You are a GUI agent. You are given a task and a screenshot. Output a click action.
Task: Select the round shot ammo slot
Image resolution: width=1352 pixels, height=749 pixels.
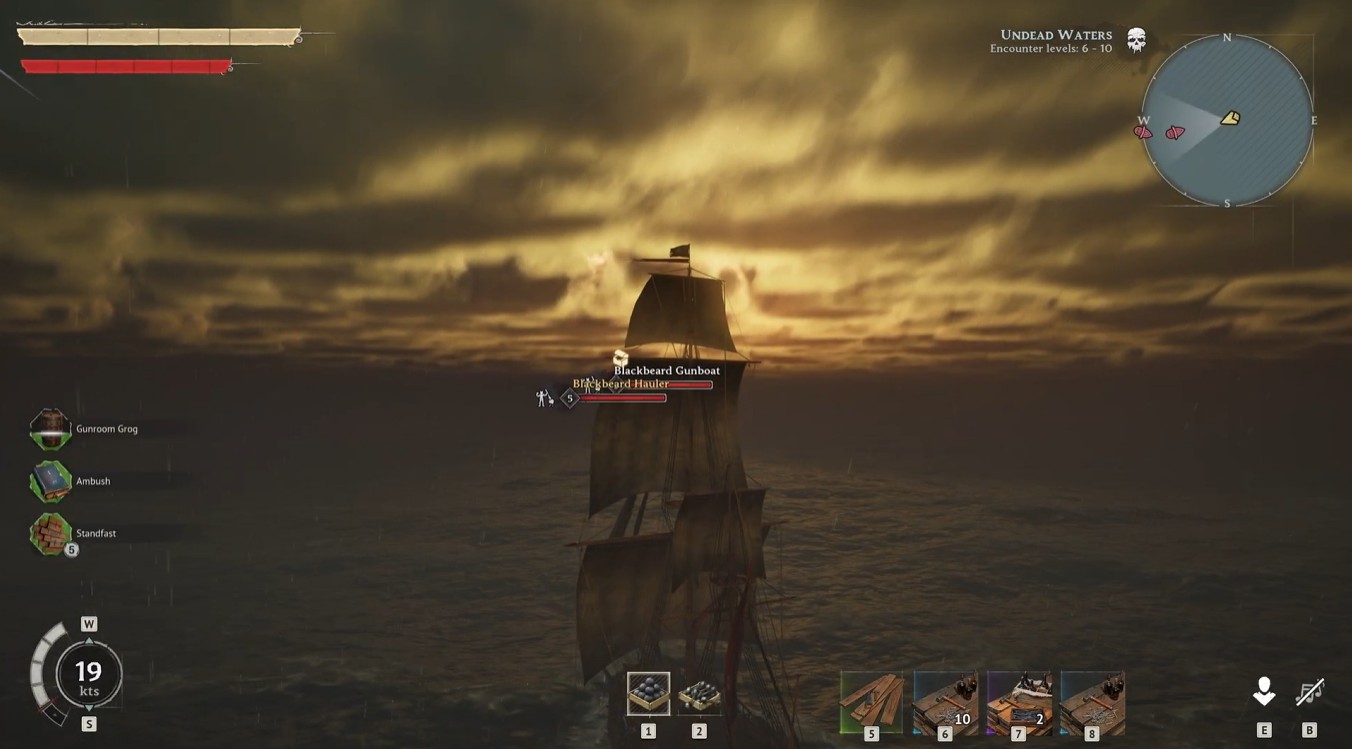(648, 693)
